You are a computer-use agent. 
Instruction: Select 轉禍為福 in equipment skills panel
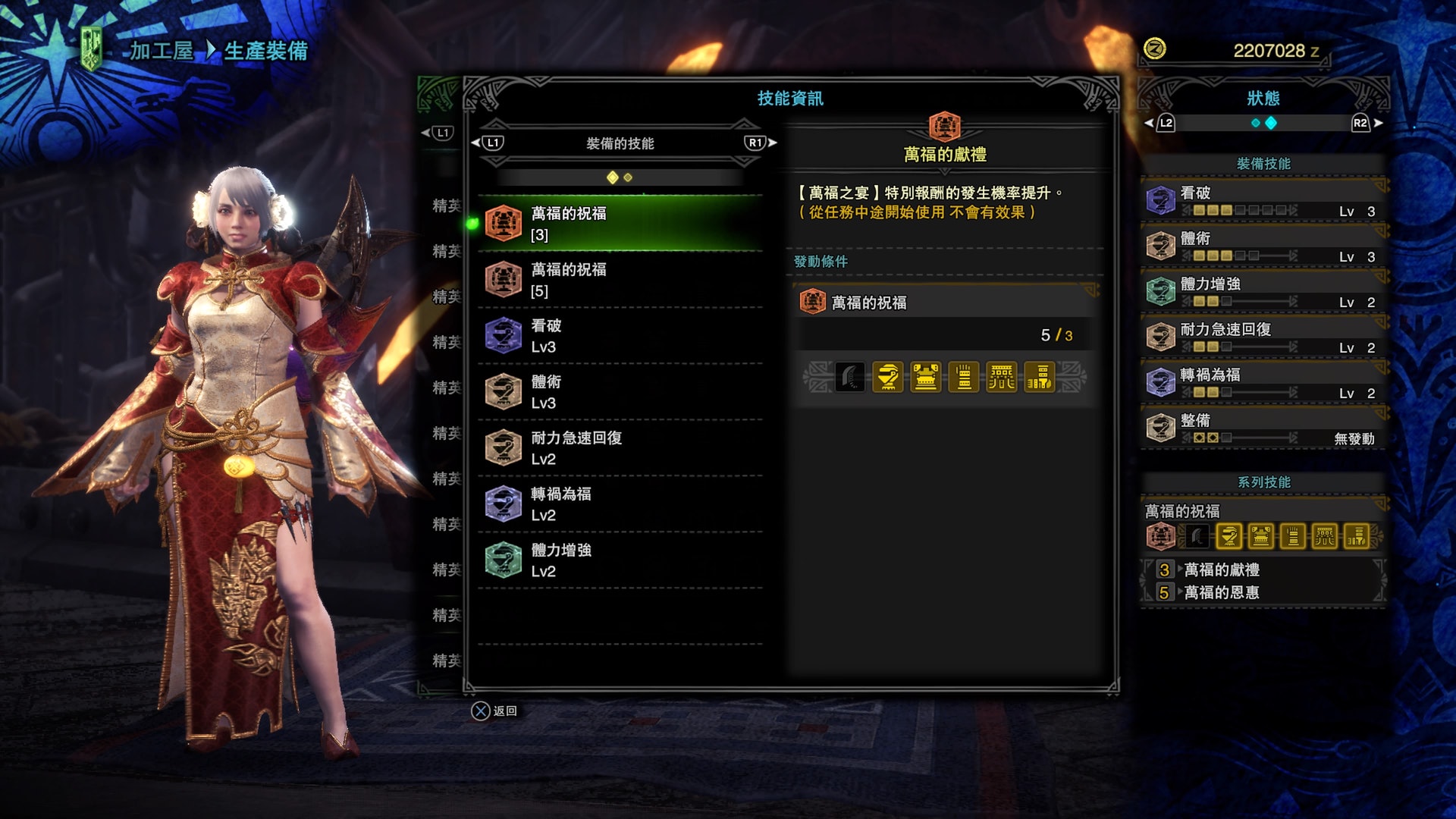(1263, 383)
